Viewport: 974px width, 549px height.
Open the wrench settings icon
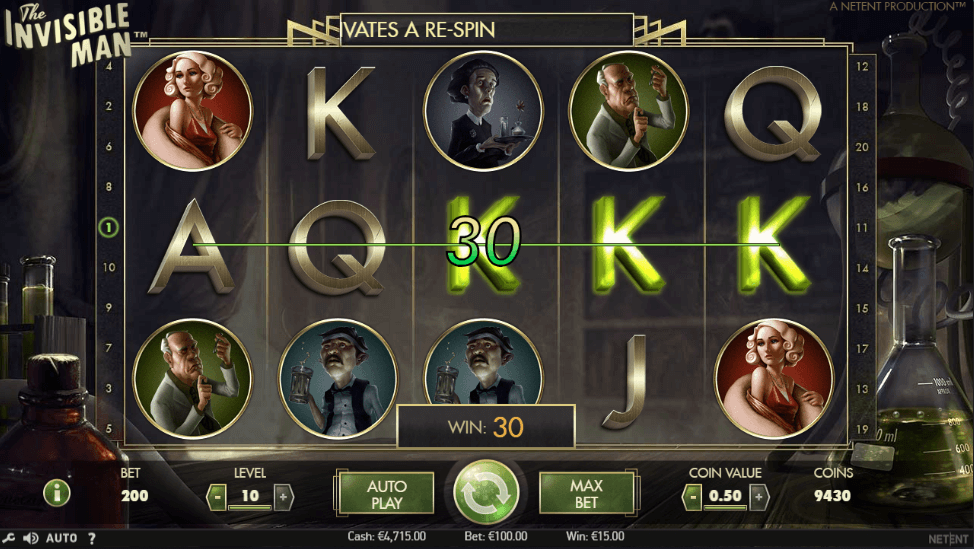(x=8, y=538)
